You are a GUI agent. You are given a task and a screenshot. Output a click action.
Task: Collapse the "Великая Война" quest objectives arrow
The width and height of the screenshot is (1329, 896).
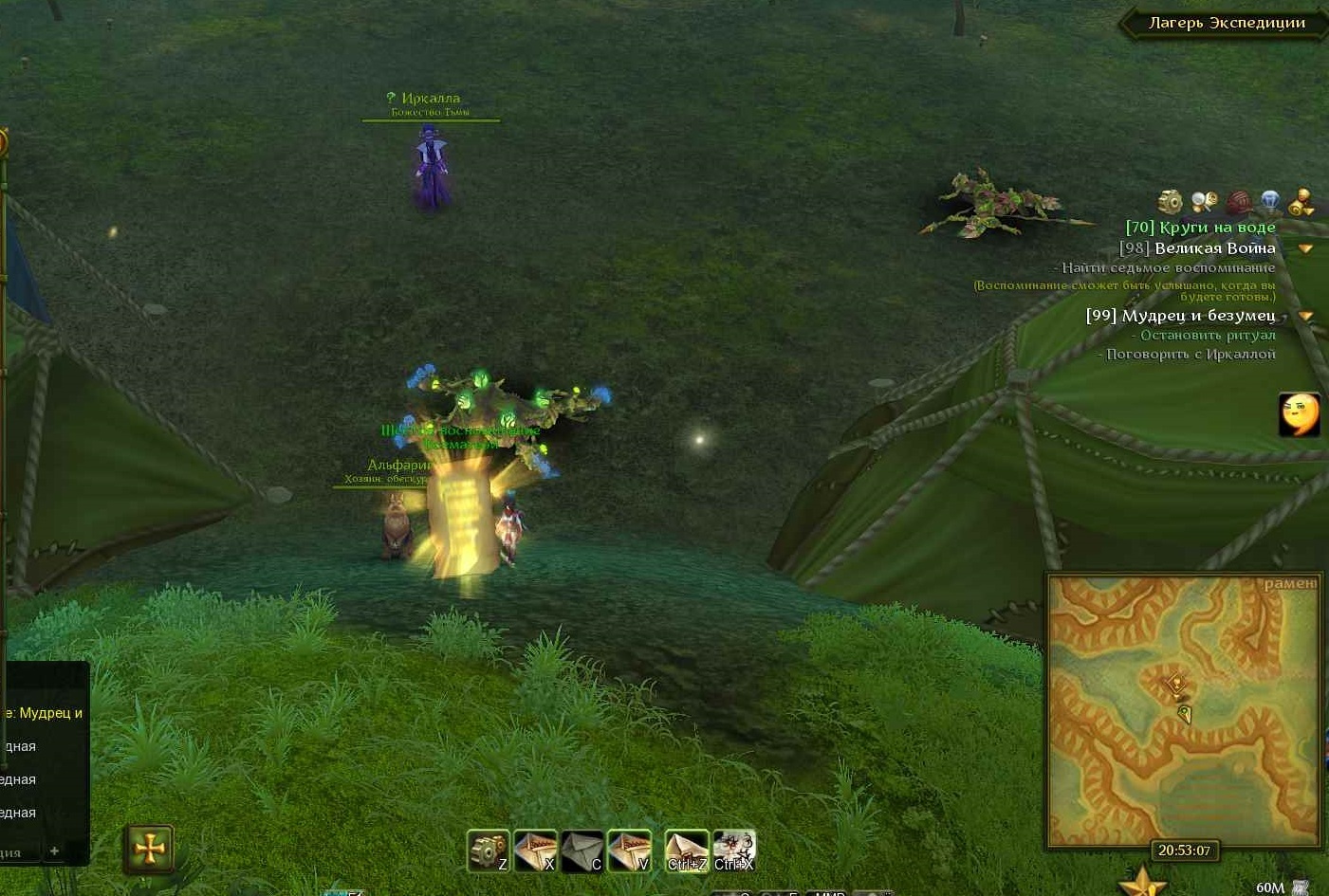tap(1305, 249)
